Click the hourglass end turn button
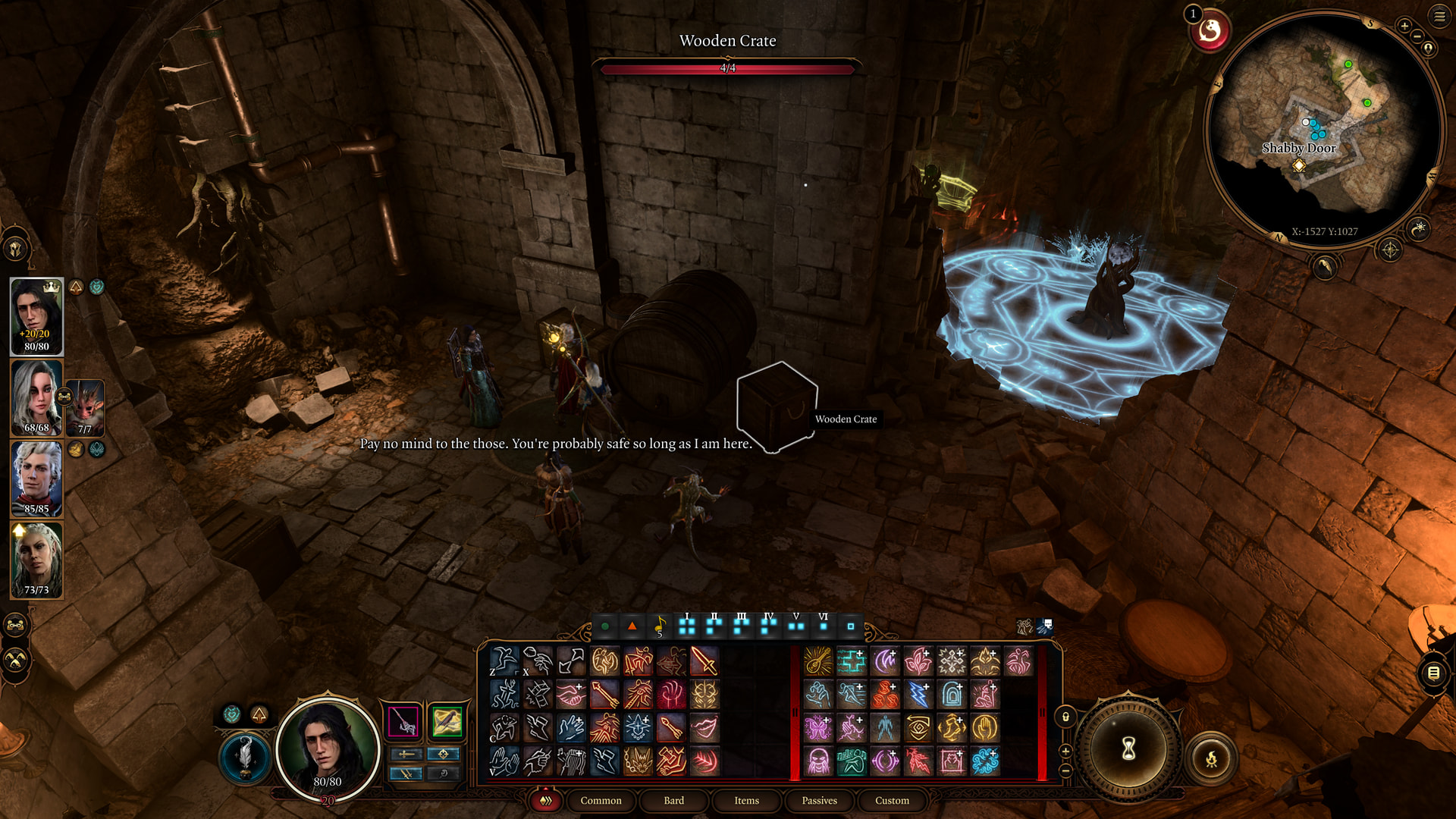Image resolution: width=1456 pixels, height=819 pixels. [x=1128, y=749]
